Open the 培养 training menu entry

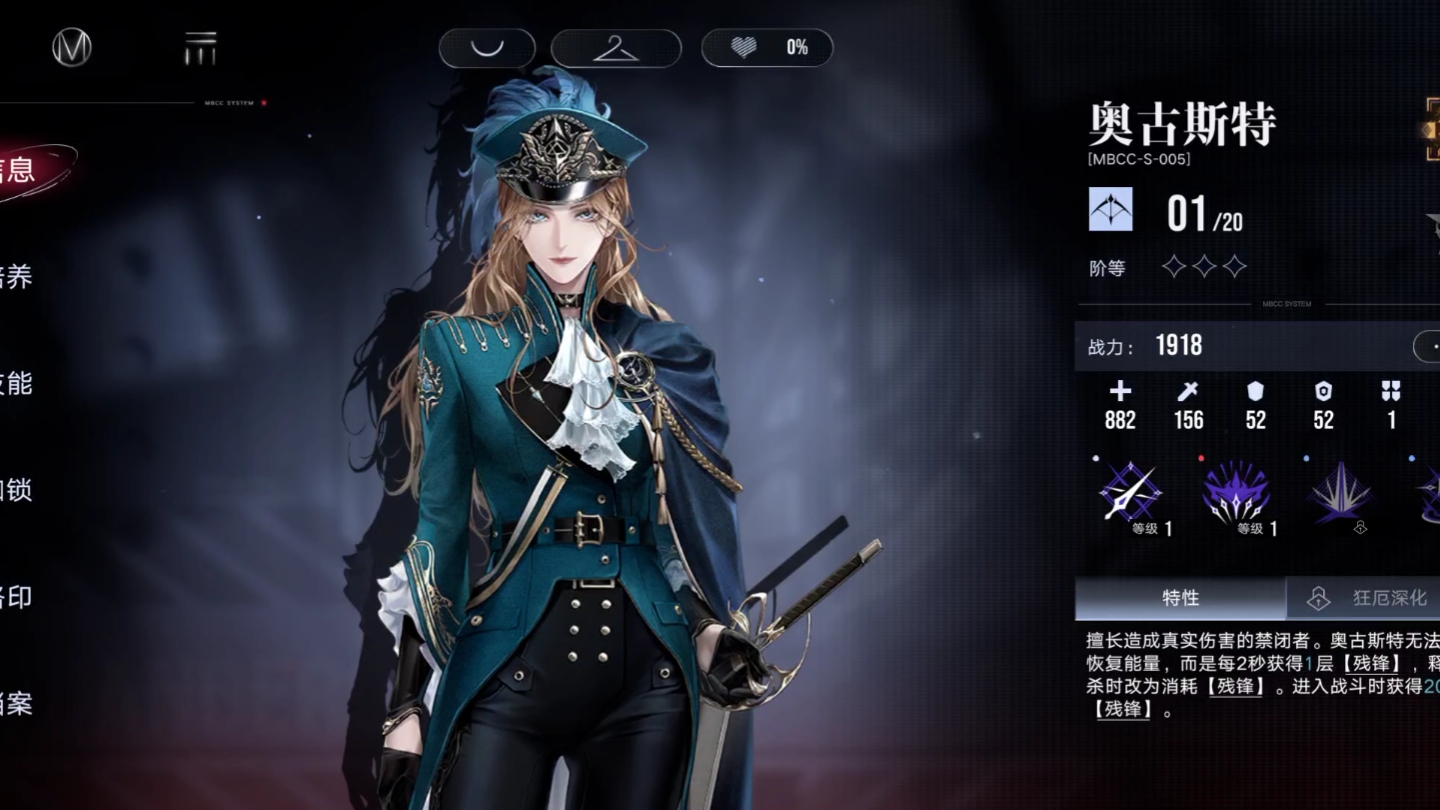(18, 277)
